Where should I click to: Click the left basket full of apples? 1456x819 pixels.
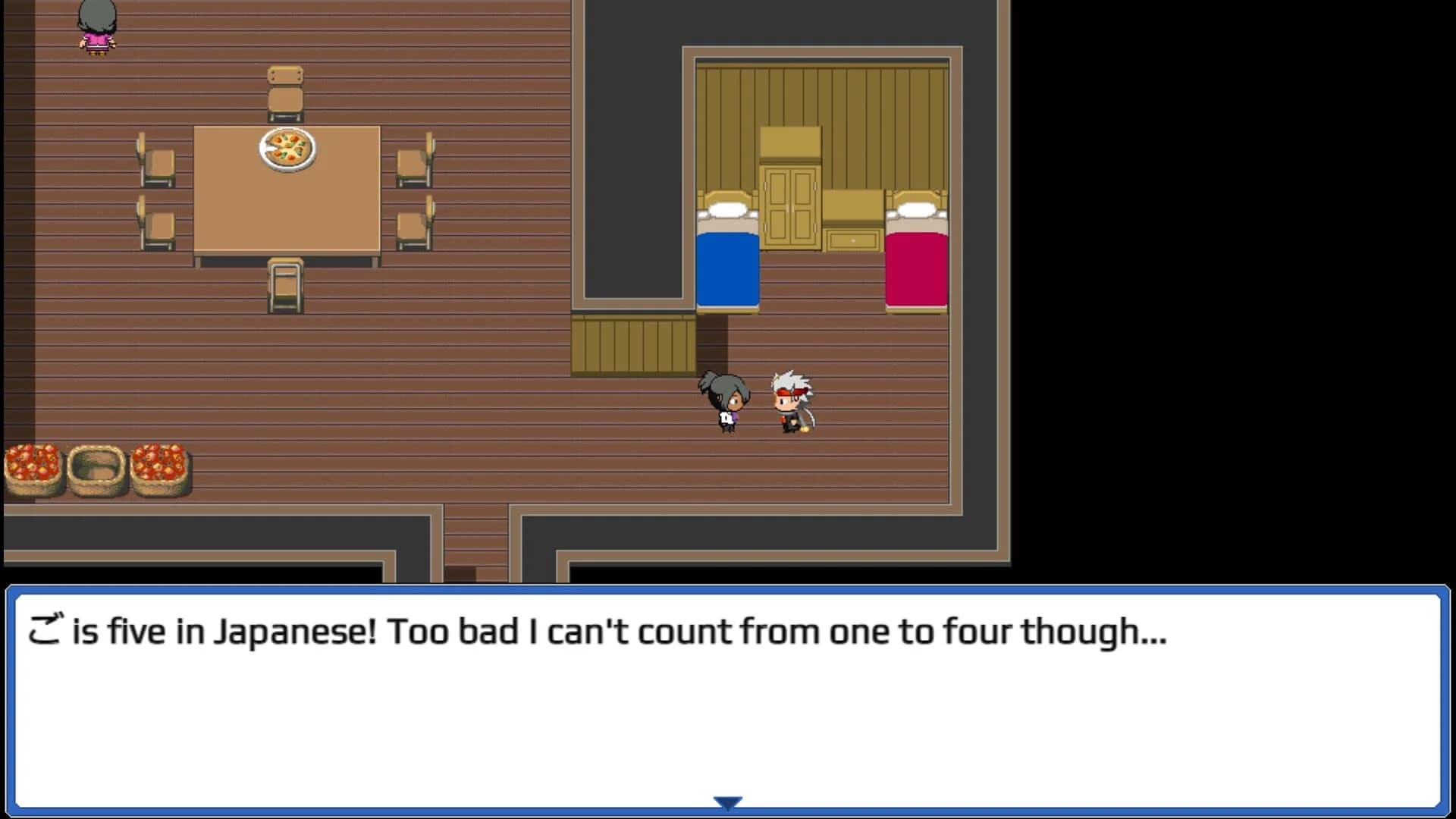coord(32,470)
